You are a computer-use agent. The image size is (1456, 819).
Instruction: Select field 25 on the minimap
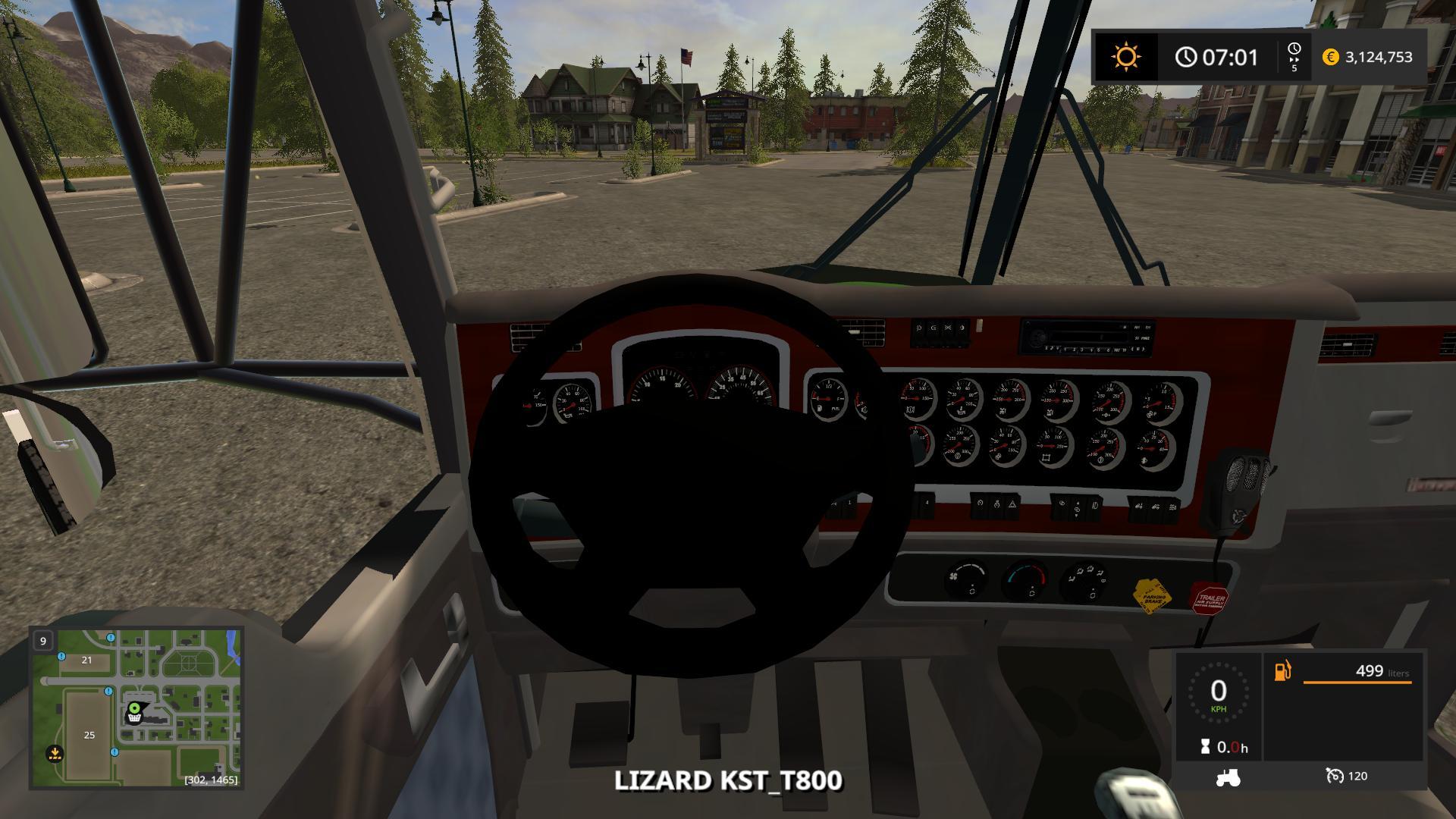click(89, 735)
